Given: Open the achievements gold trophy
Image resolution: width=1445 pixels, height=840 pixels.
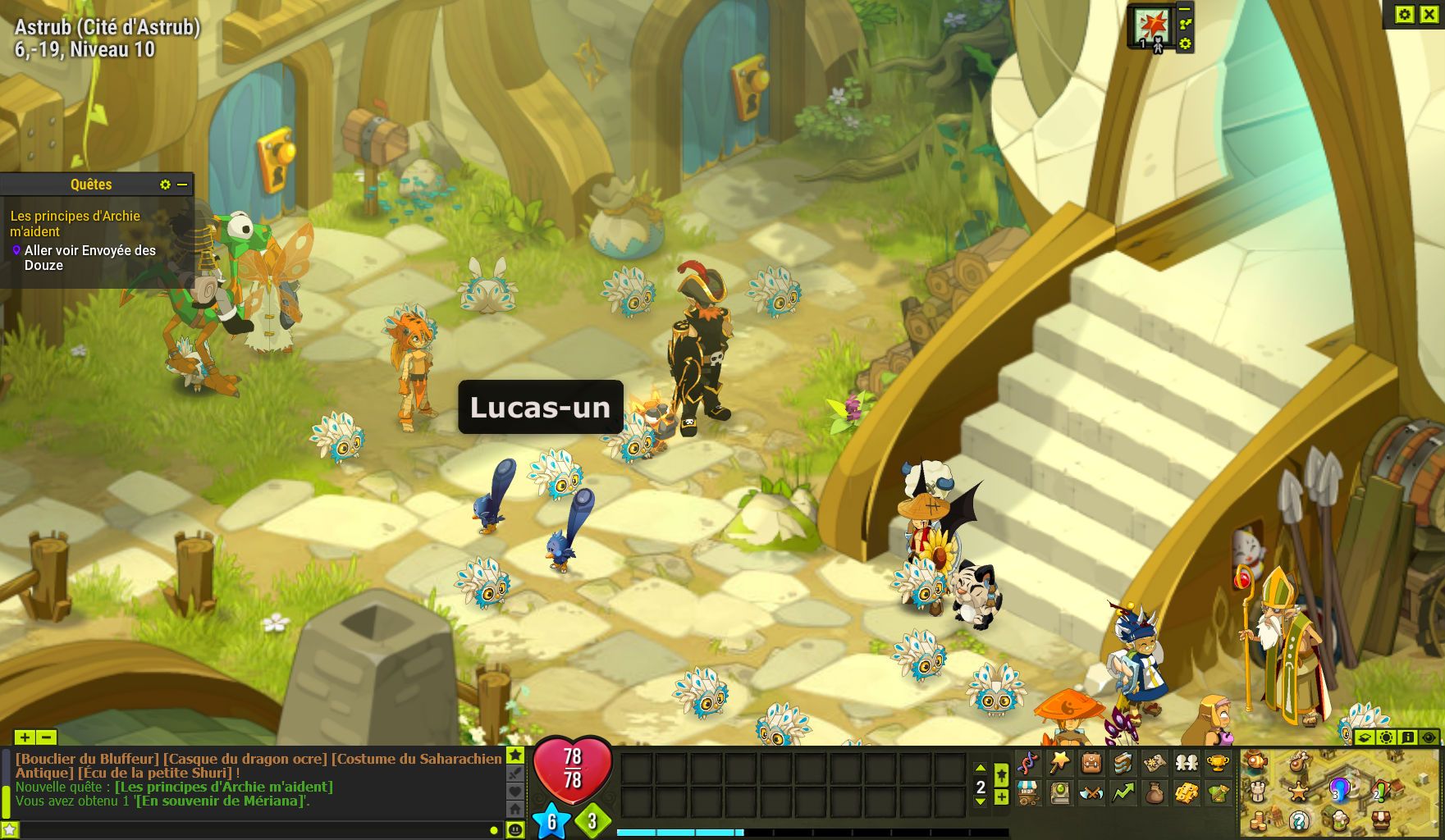Looking at the screenshot, I should click(x=1217, y=763).
